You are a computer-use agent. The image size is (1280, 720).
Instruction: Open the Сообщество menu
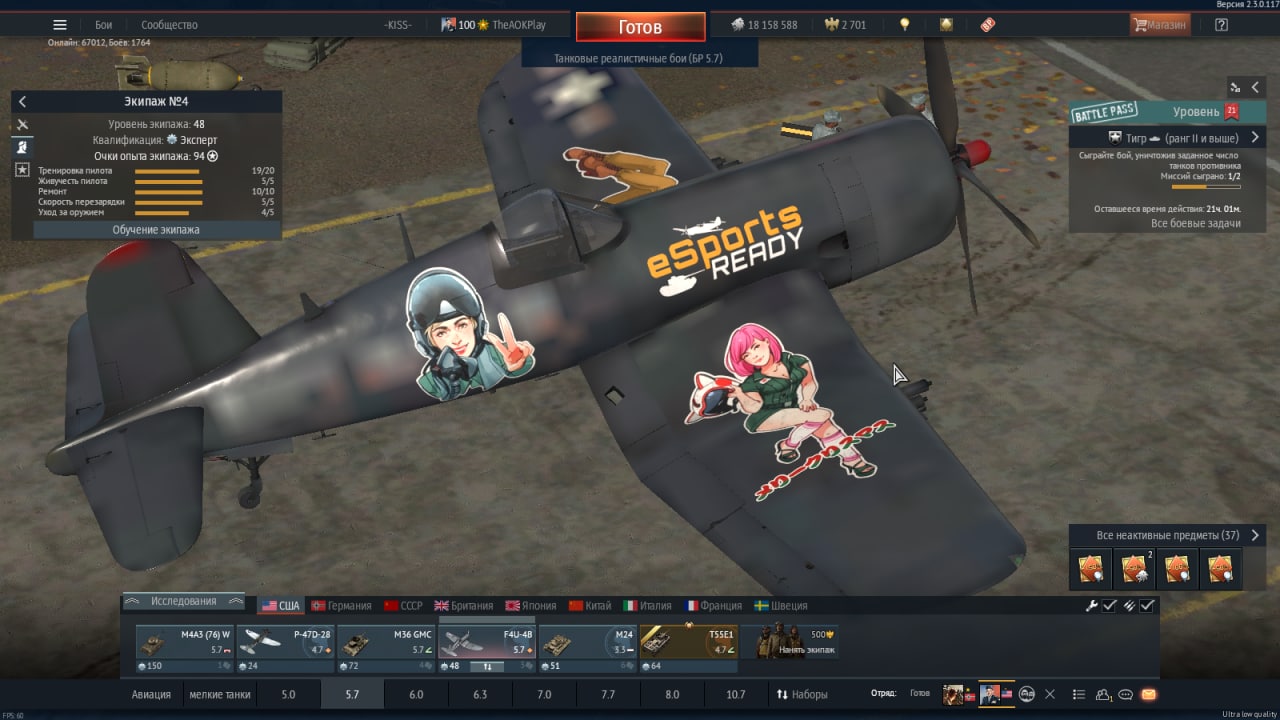169,25
